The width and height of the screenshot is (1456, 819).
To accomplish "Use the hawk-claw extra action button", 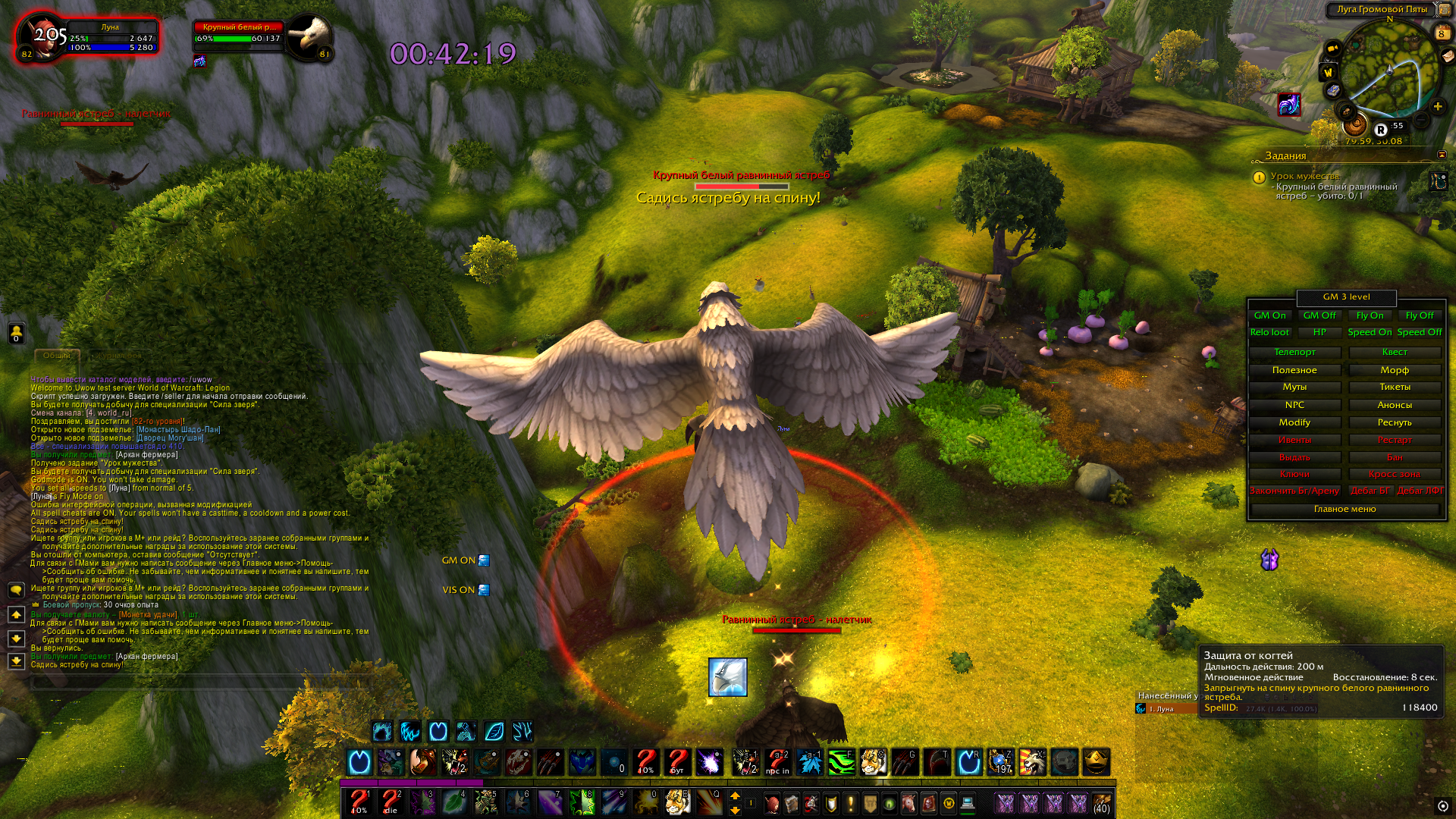I will [727, 677].
